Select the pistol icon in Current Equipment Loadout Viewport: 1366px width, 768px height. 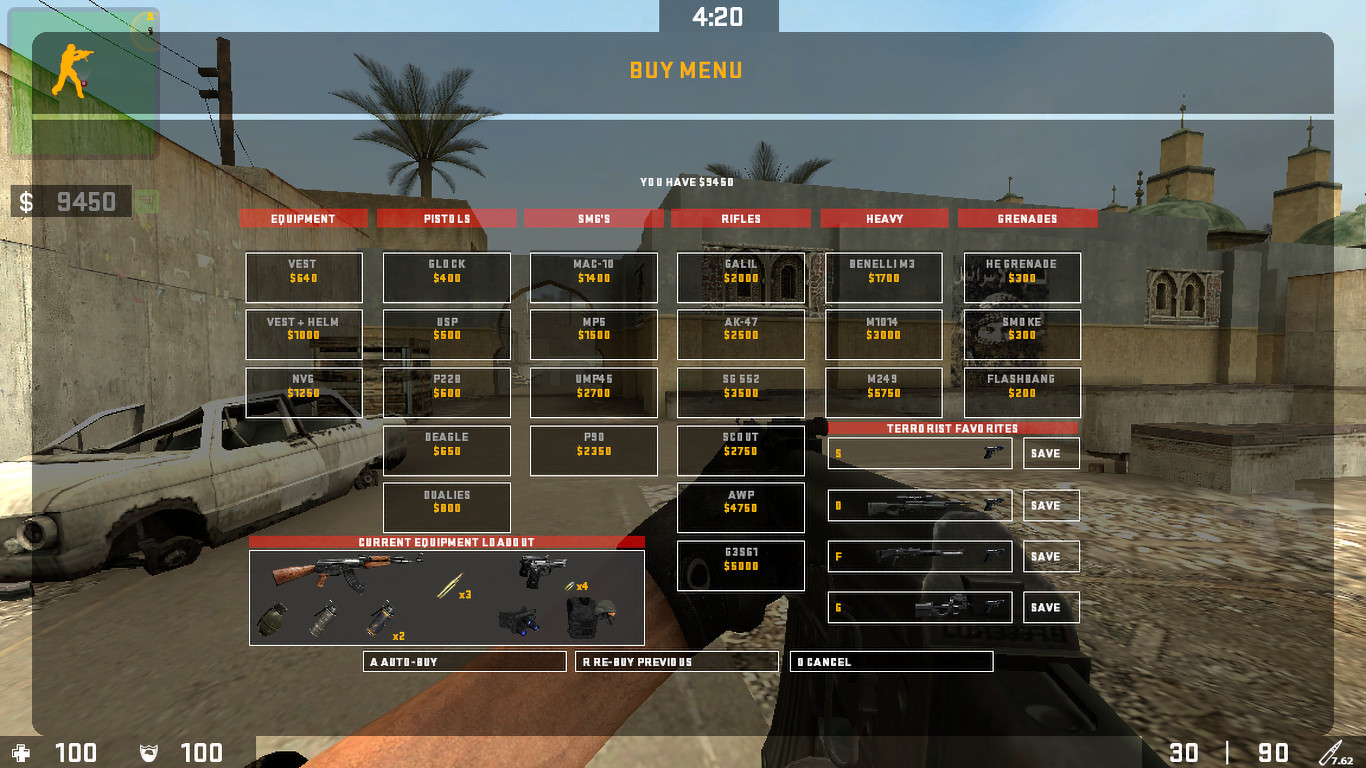coord(541,572)
